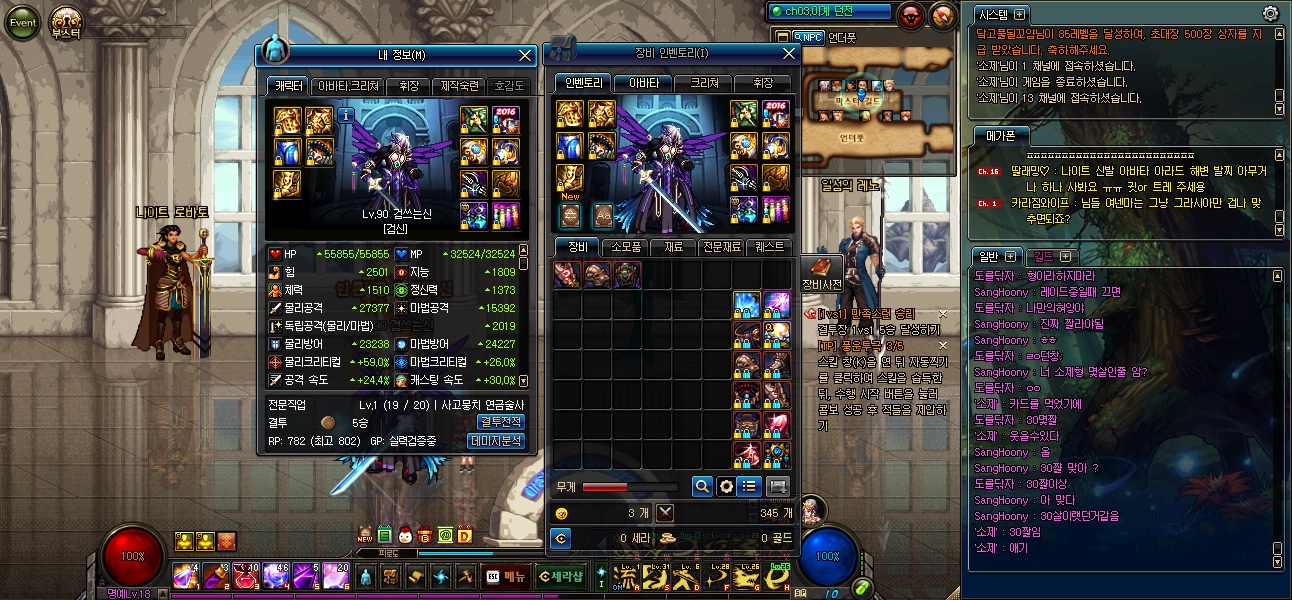Viewport: 1292px width, 600px height.
Task: Switch to the 아바타.크리쳐 tab in My Info
Action: pos(348,86)
